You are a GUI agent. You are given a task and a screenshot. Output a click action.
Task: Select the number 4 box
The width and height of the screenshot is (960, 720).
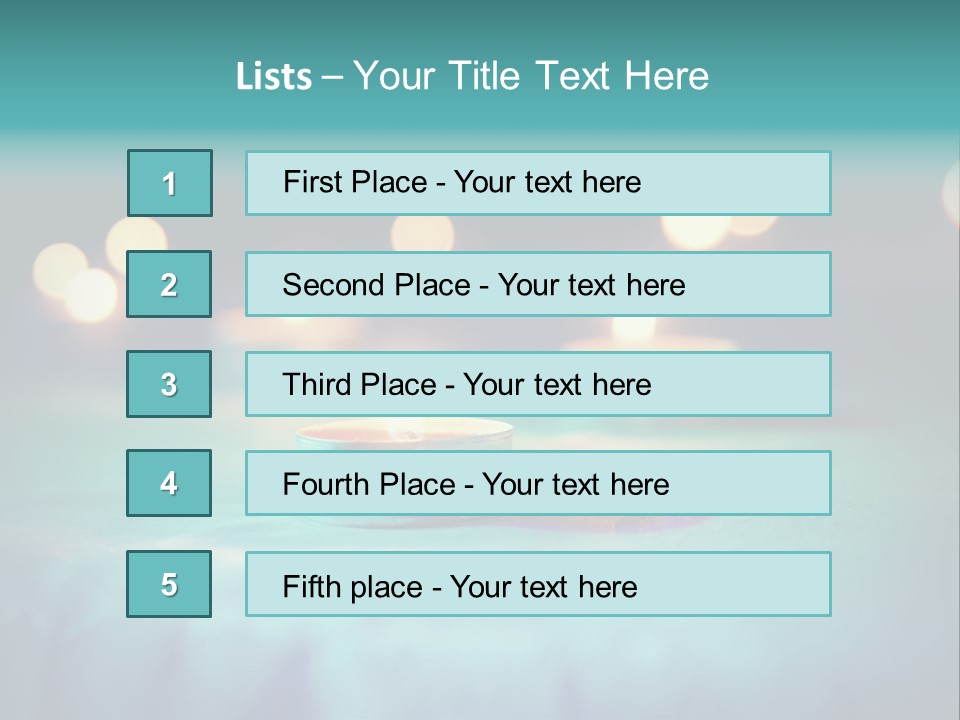pos(169,483)
